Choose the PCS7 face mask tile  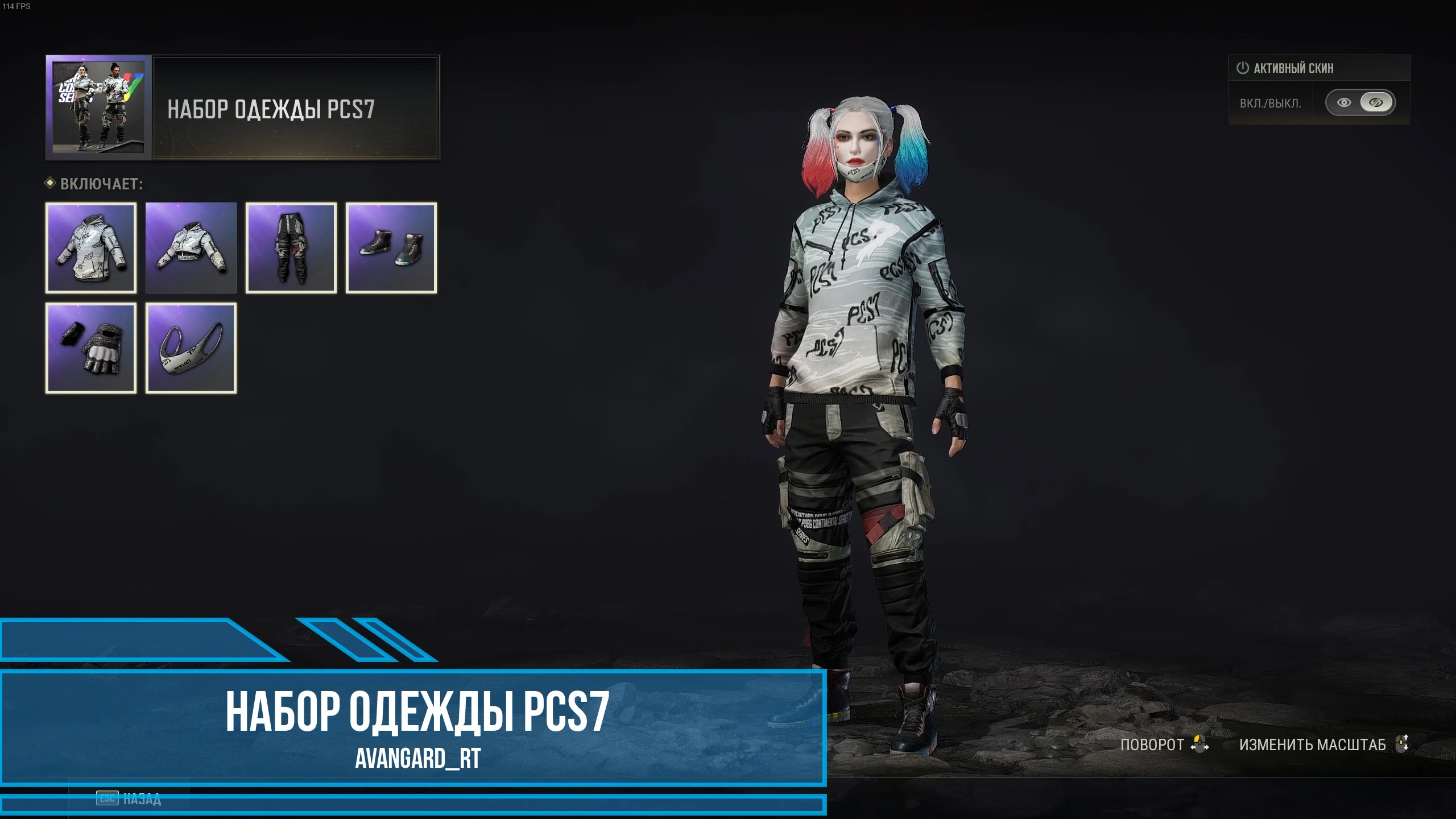point(191,348)
